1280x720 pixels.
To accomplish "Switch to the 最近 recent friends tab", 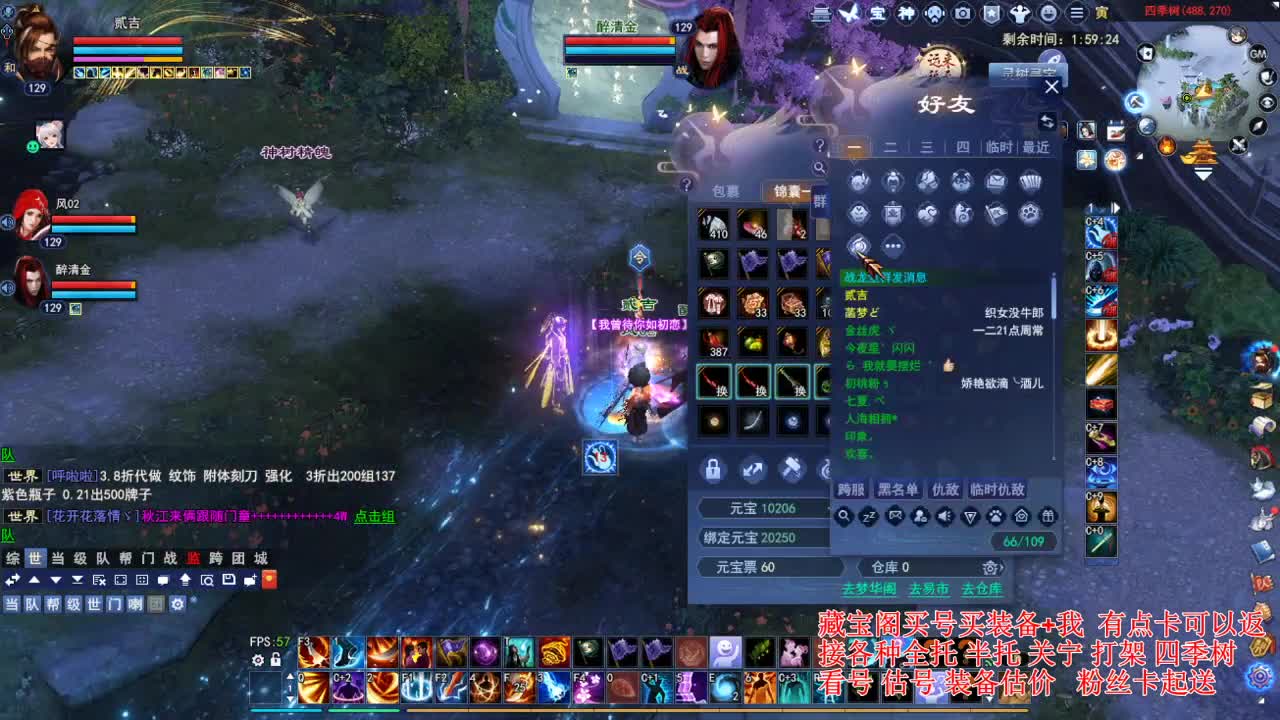I will (x=1033, y=146).
